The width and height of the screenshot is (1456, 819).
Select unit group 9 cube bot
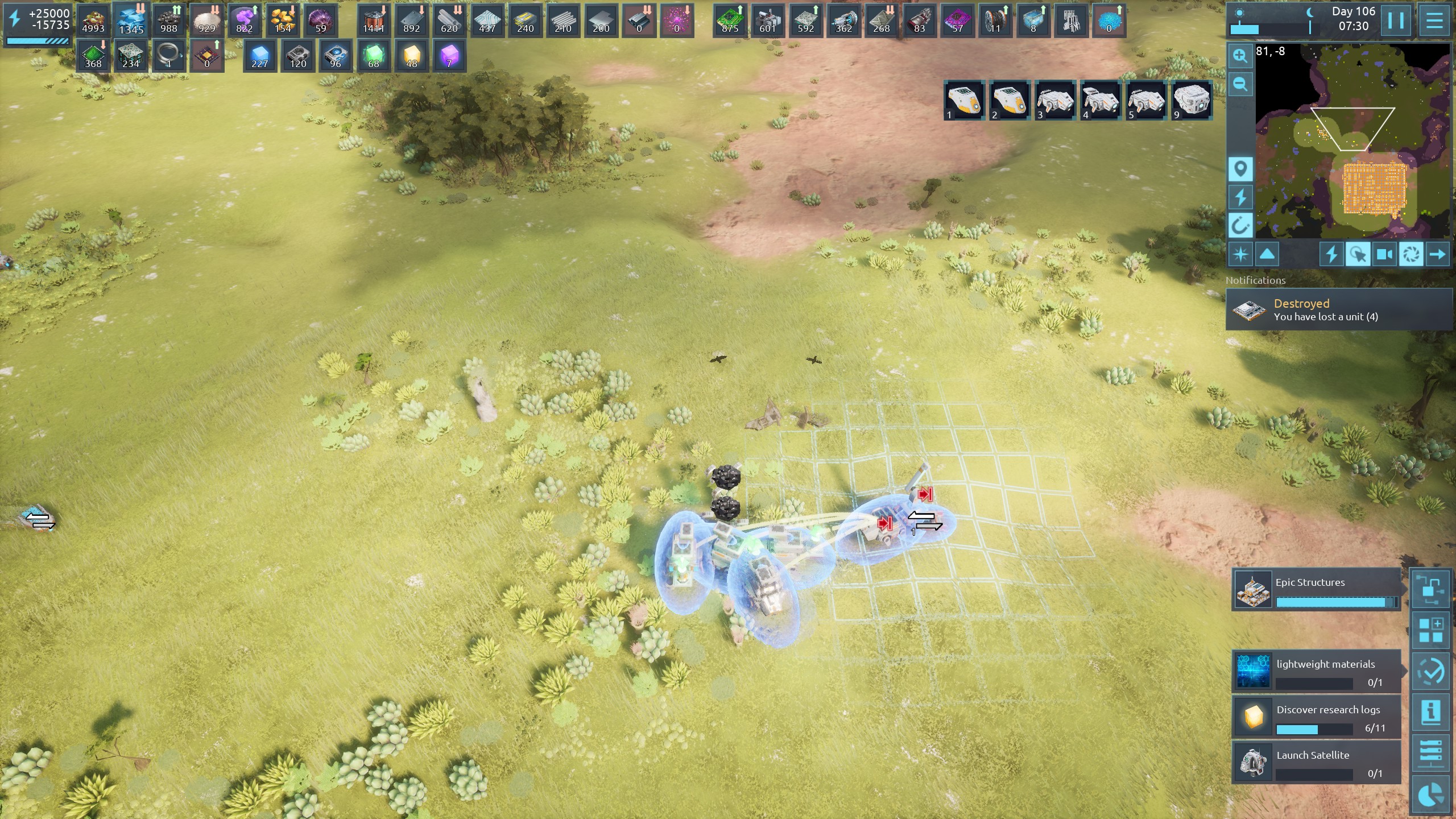1192,100
